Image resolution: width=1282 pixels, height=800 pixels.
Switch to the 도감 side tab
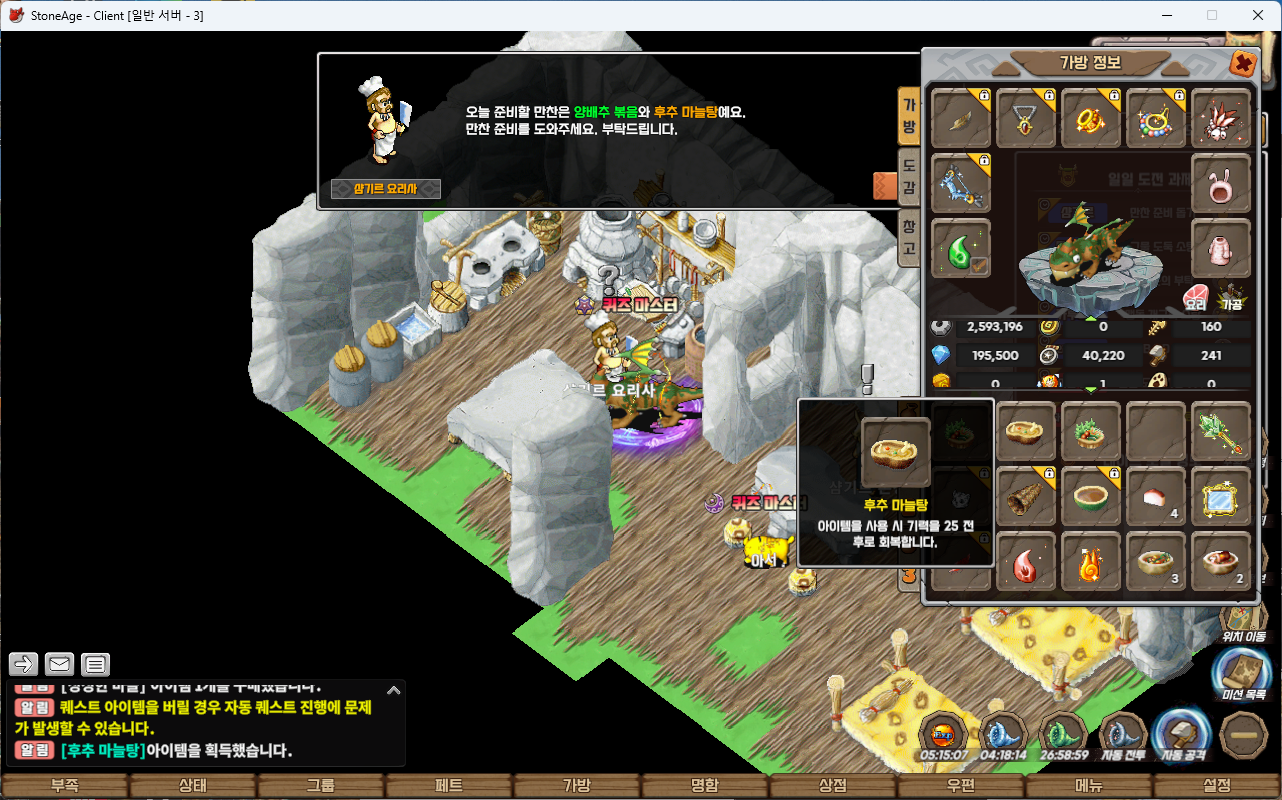click(x=909, y=175)
